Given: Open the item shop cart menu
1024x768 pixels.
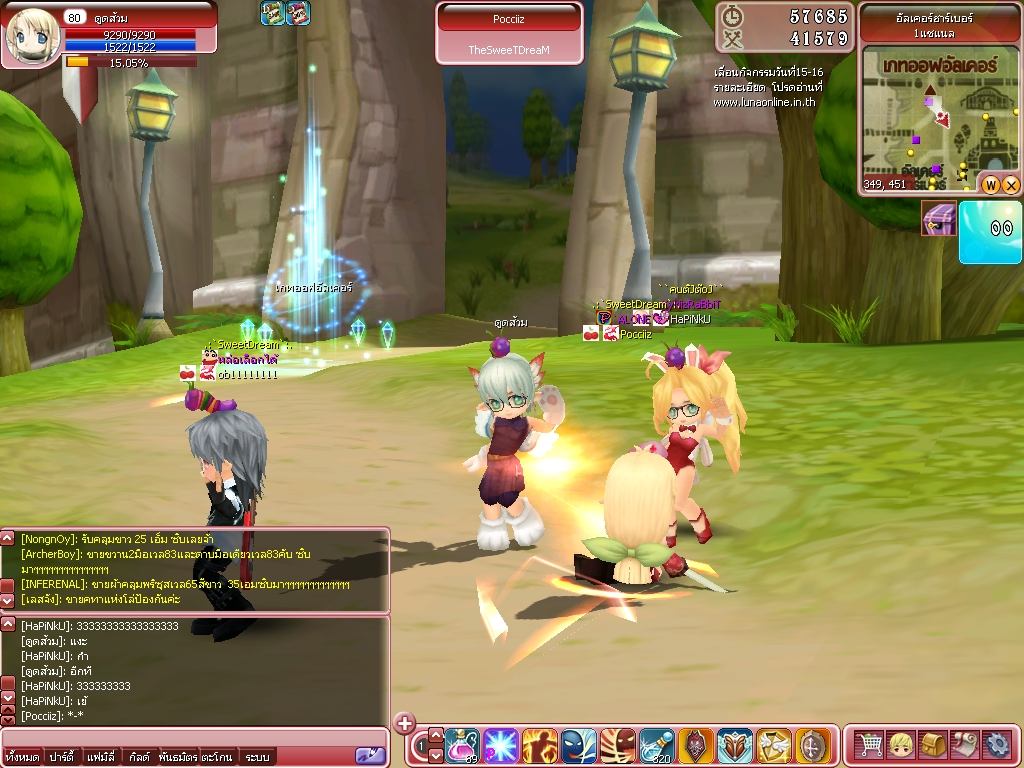Looking at the screenshot, I should pos(870,745).
